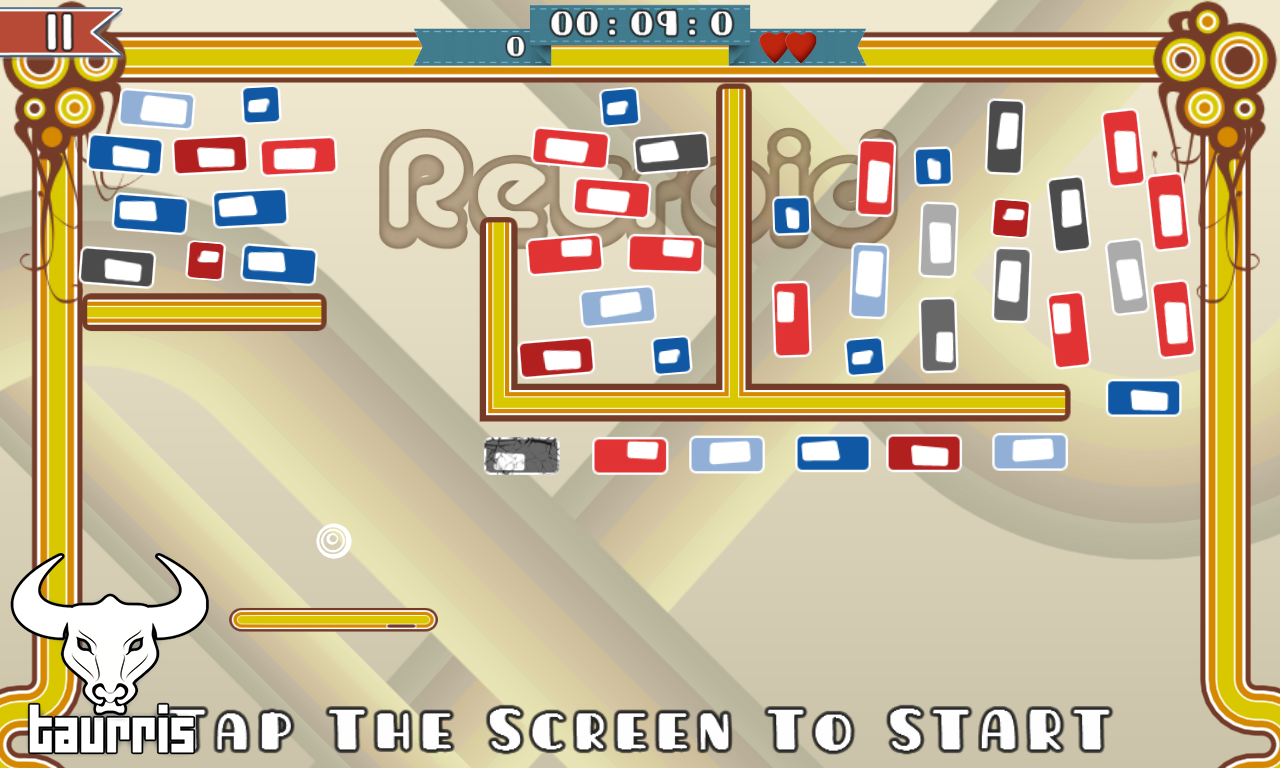
Task: Click the red brick in the bottom row
Action: point(629,454)
